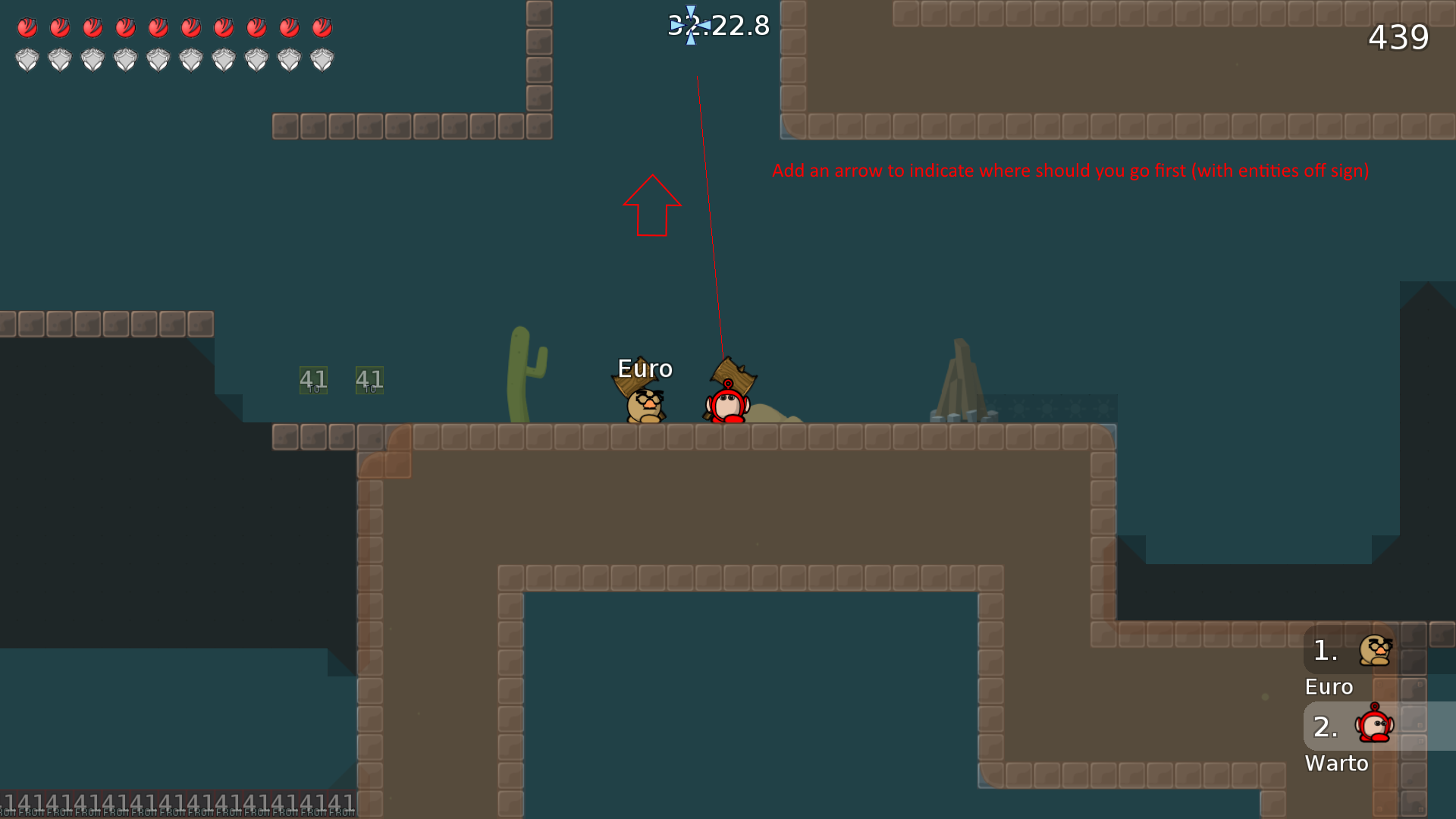Toggle the second 41 tune-zone marker

pyautogui.click(x=369, y=378)
